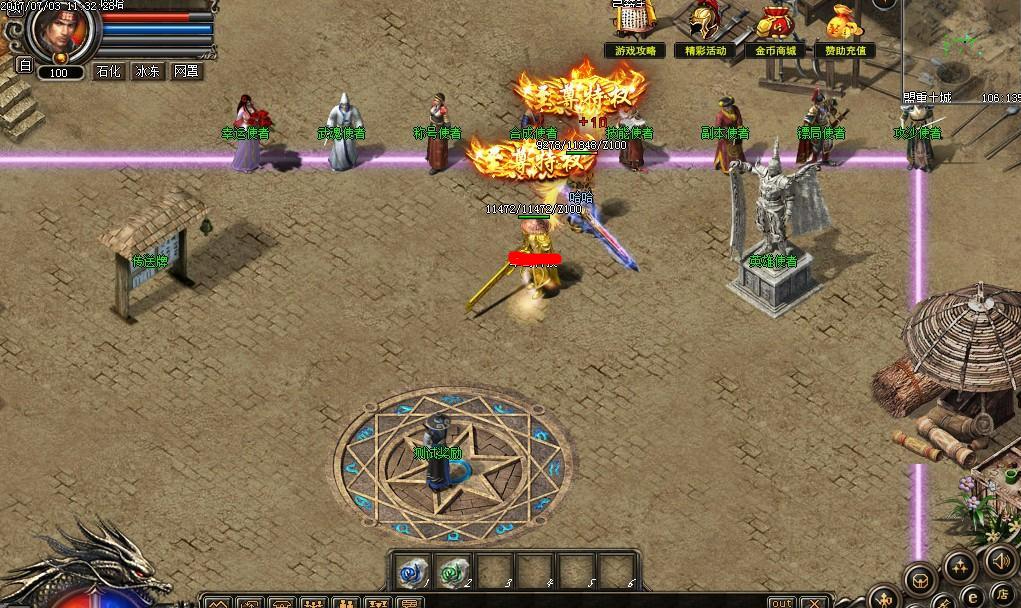Image resolution: width=1021 pixels, height=608 pixels.
Task: Toggle the 网罩 net button
Action: click(187, 72)
